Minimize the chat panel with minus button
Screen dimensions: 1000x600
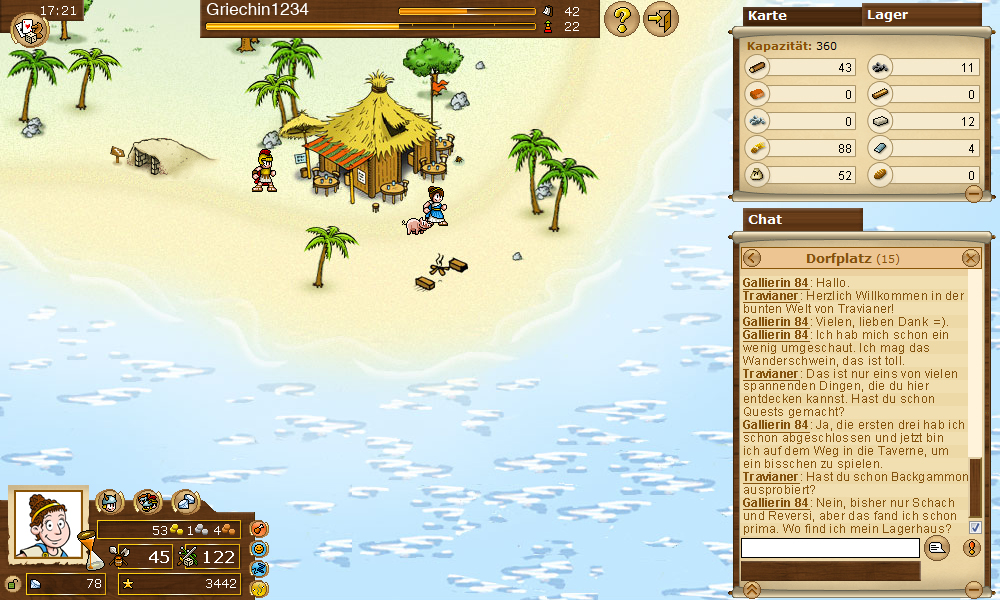973,588
